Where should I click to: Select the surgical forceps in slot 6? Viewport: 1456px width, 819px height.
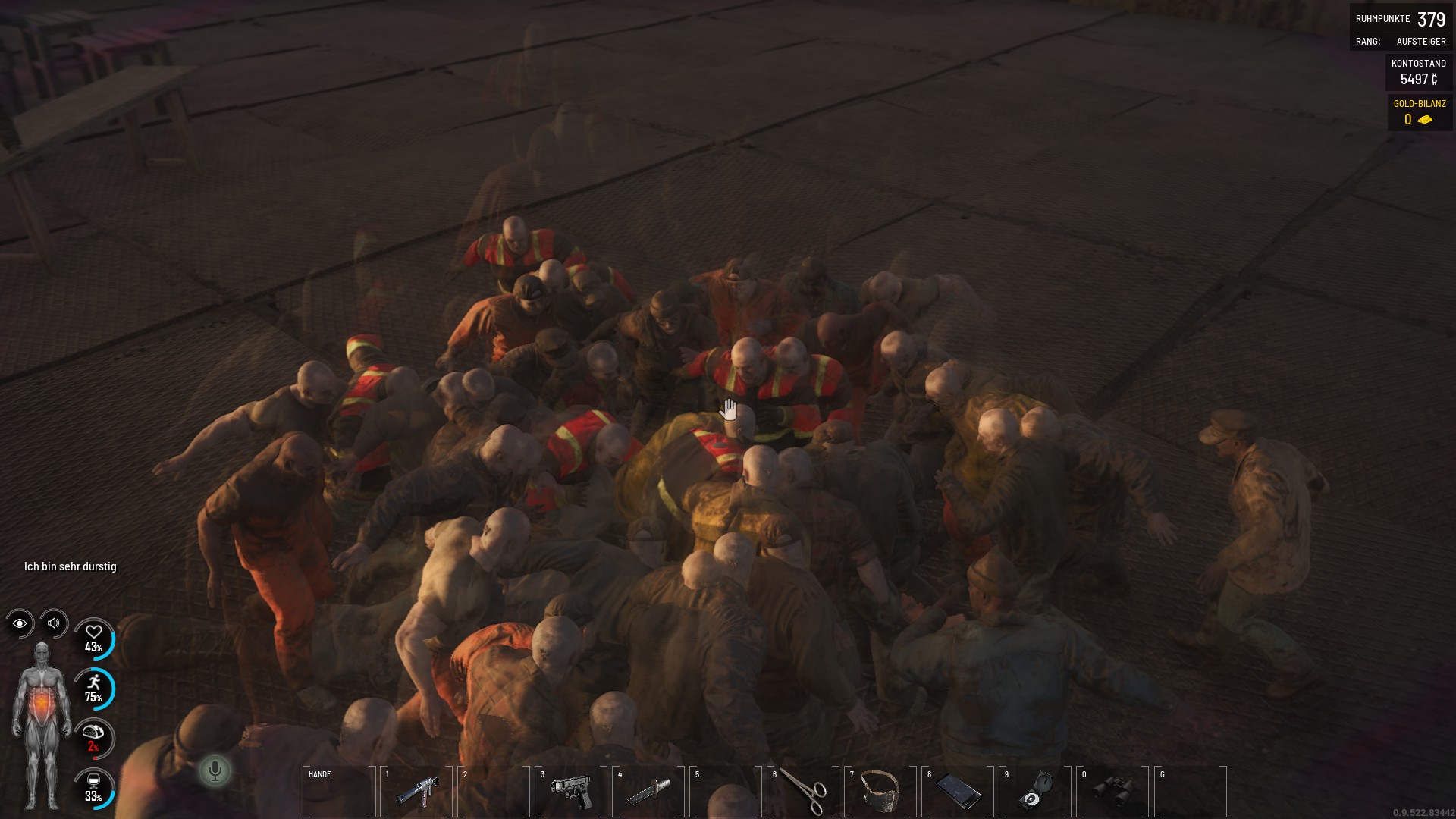[x=803, y=792]
